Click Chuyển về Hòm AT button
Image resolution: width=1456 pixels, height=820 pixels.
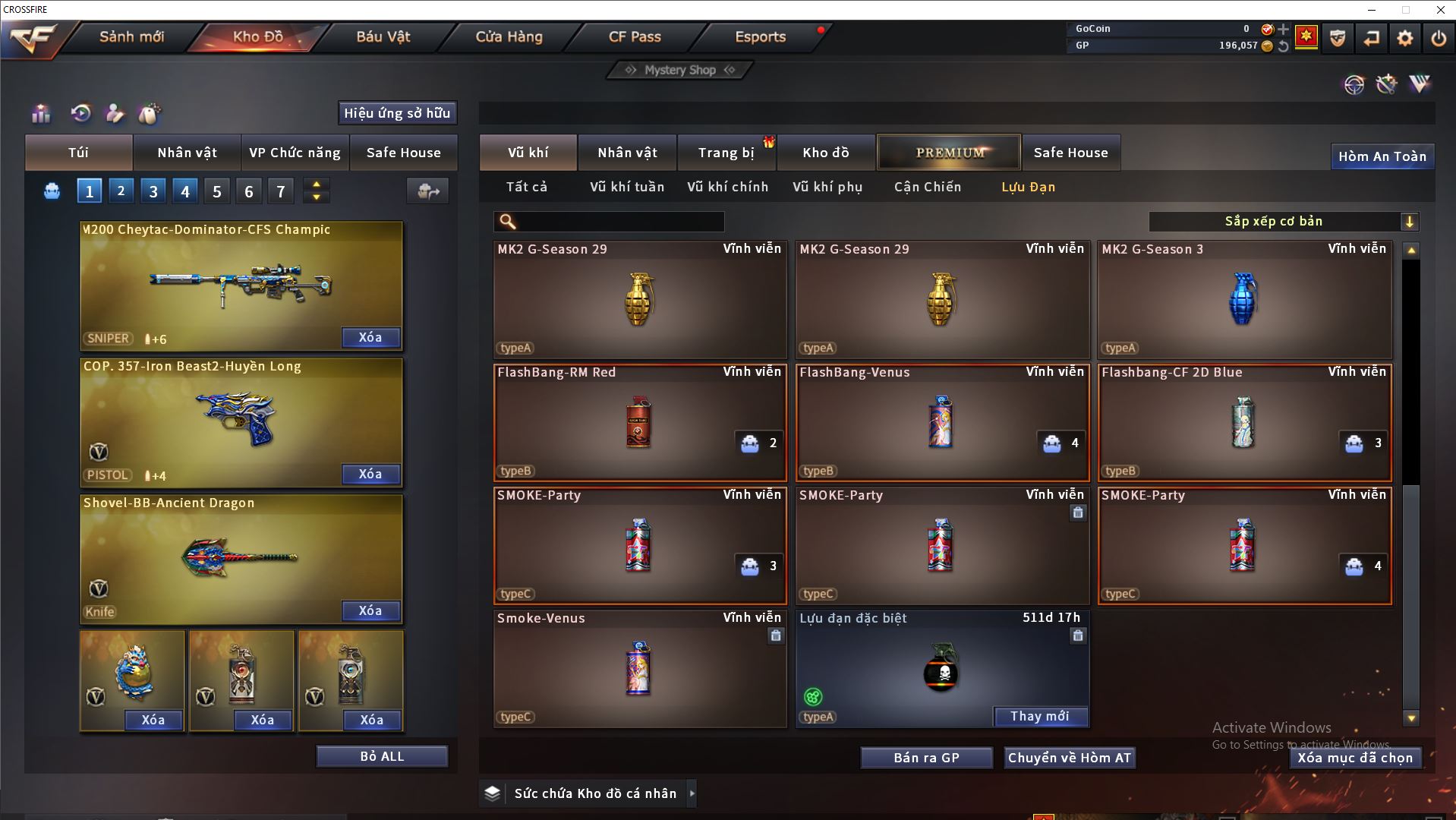pyautogui.click(x=1069, y=758)
